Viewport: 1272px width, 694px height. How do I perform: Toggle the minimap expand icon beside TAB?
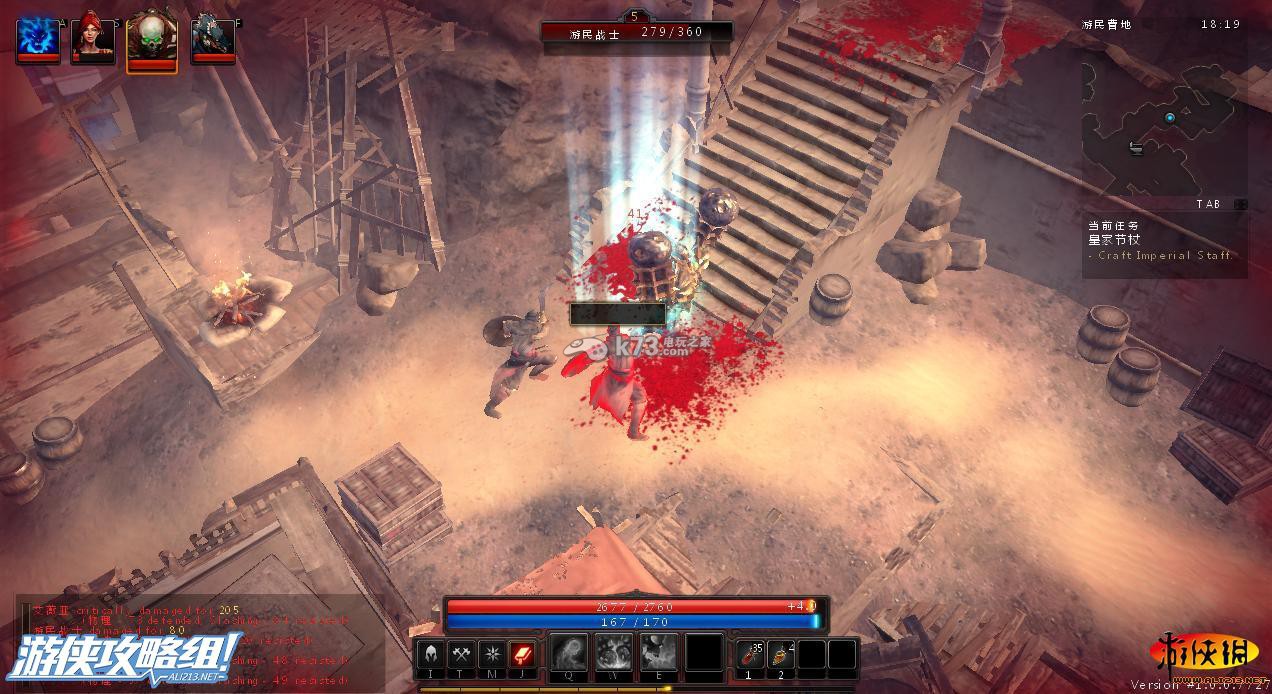pos(1241,204)
